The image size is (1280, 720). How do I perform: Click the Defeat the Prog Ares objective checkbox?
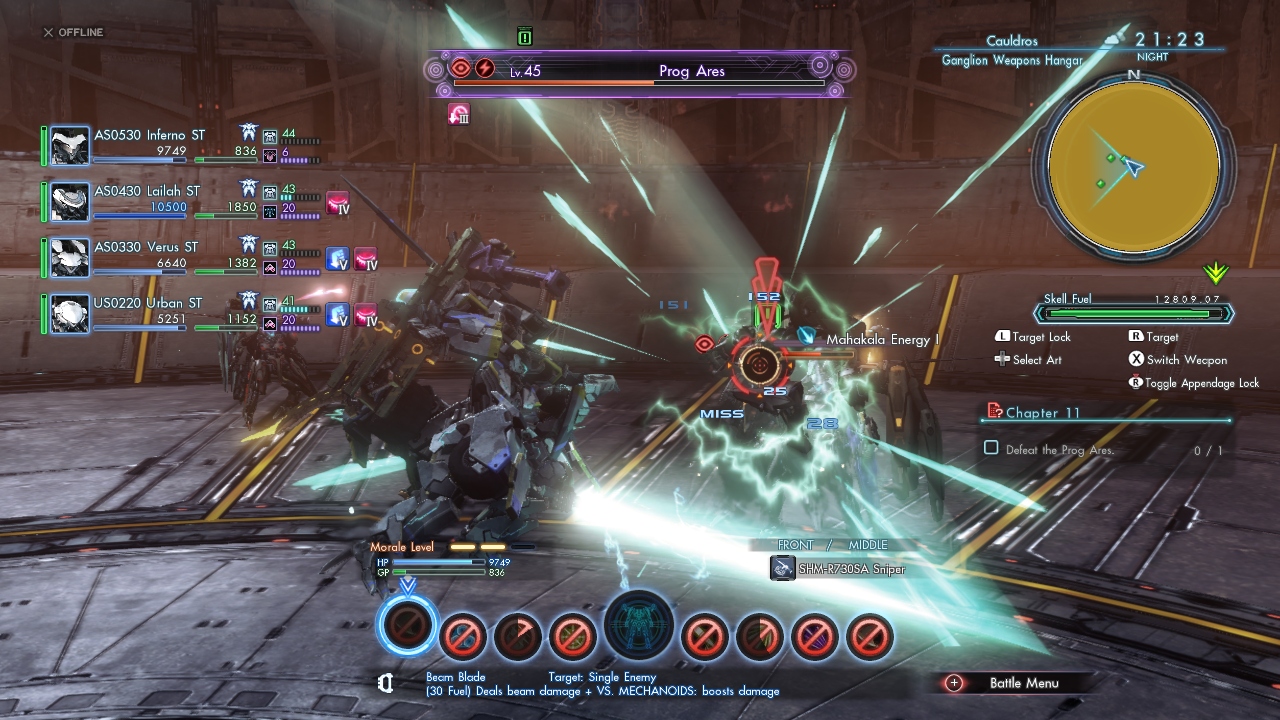[991, 449]
